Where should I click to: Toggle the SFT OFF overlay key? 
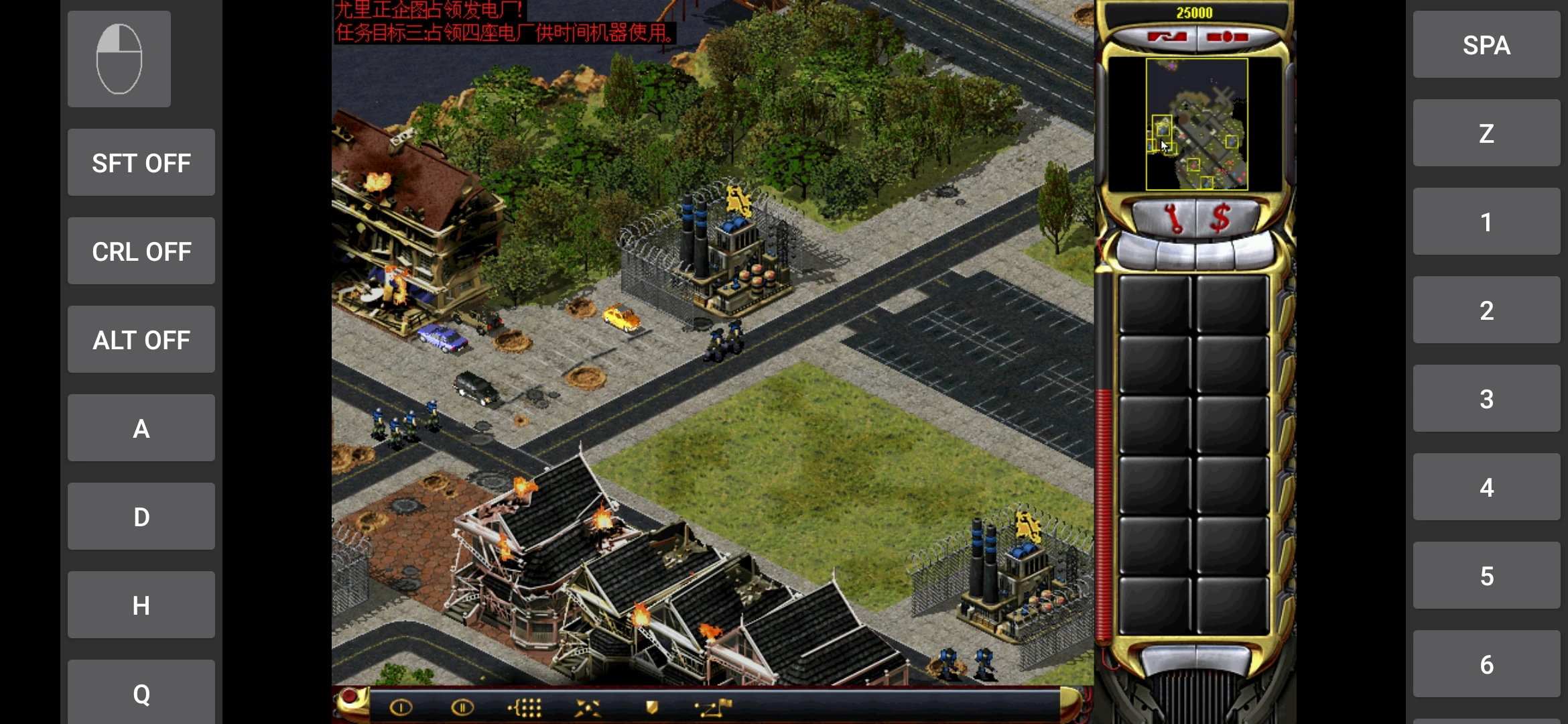(x=141, y=163)
